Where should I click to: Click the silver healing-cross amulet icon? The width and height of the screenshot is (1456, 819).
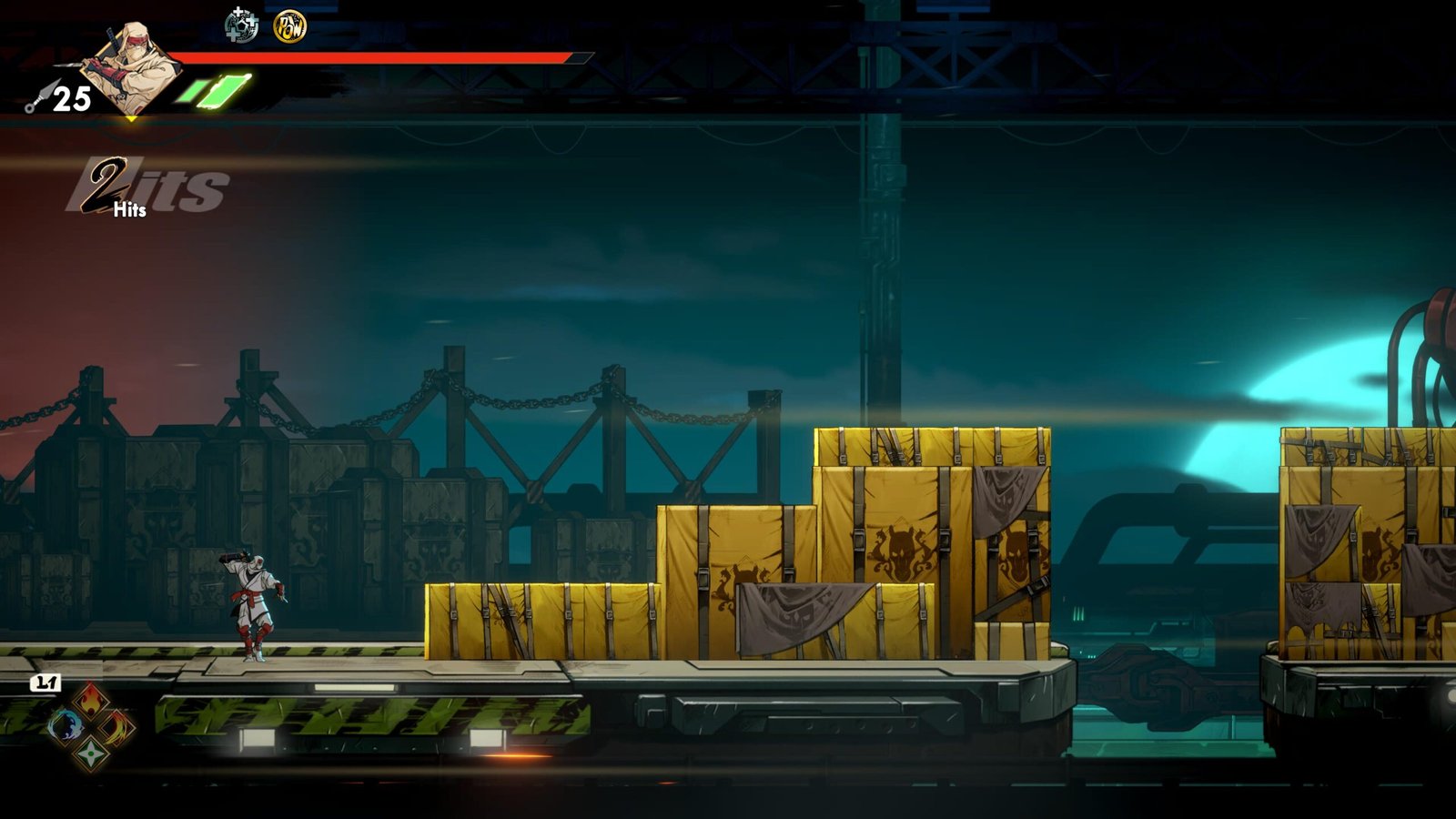point(241,26)
